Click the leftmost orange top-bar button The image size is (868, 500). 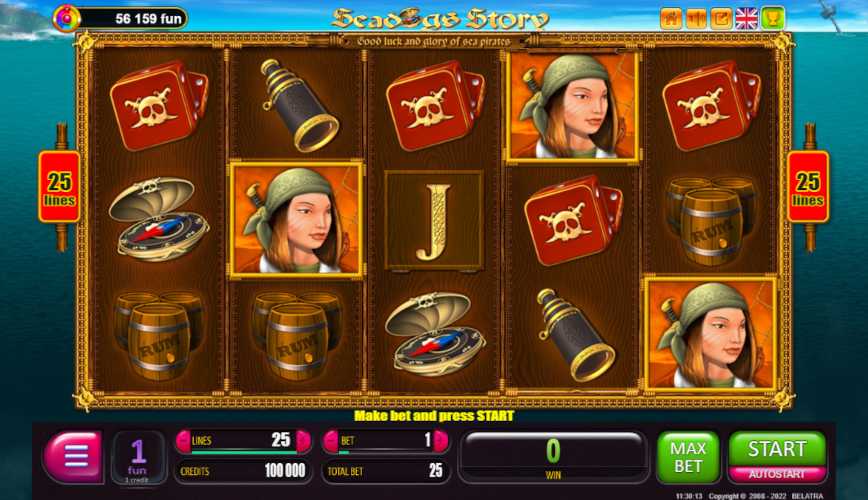(x=670, y=18)
